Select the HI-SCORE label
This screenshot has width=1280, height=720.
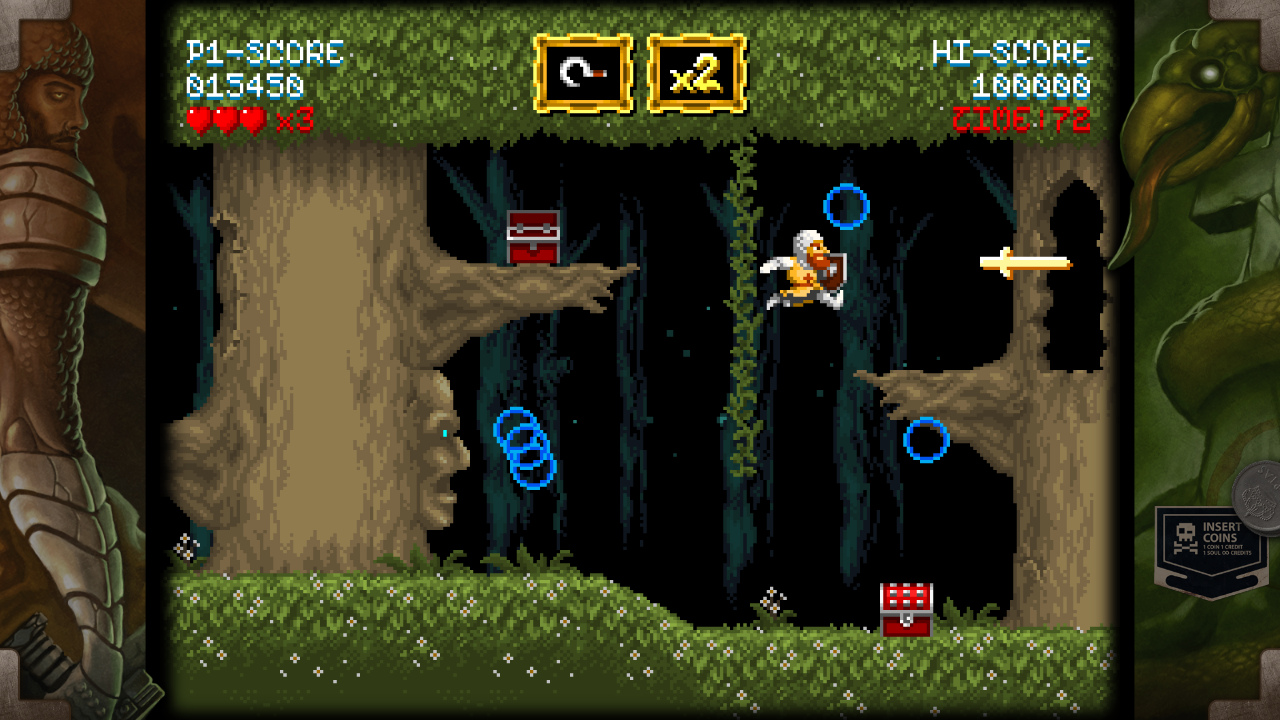click(1013, 52)
